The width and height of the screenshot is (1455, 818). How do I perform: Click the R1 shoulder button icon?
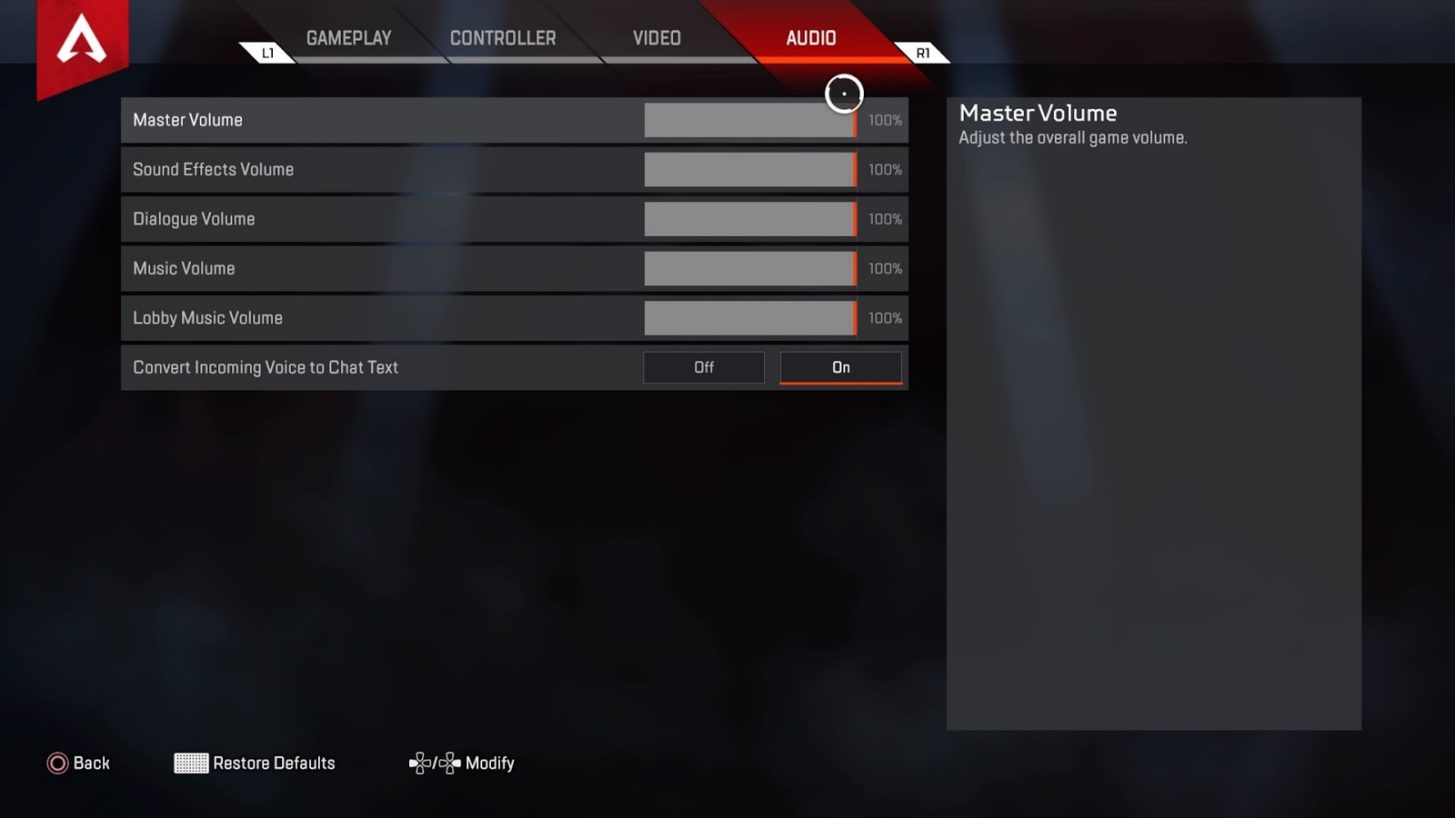tap(921, 52)
